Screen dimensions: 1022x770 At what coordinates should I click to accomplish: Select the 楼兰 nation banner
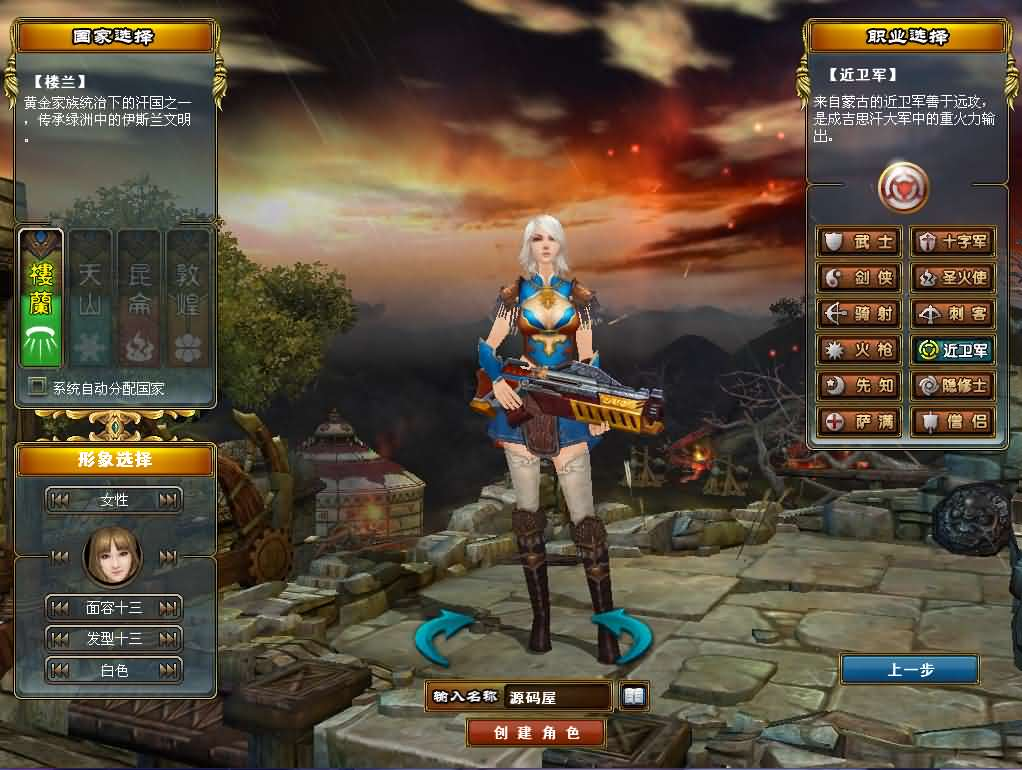coord(41,298)
